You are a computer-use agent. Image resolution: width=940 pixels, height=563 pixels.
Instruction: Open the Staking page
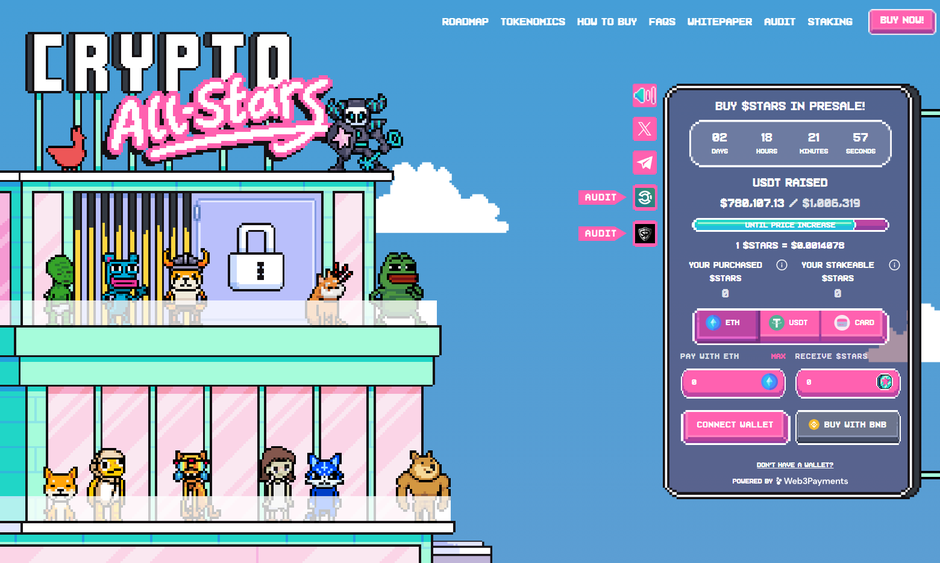(829, 22)
